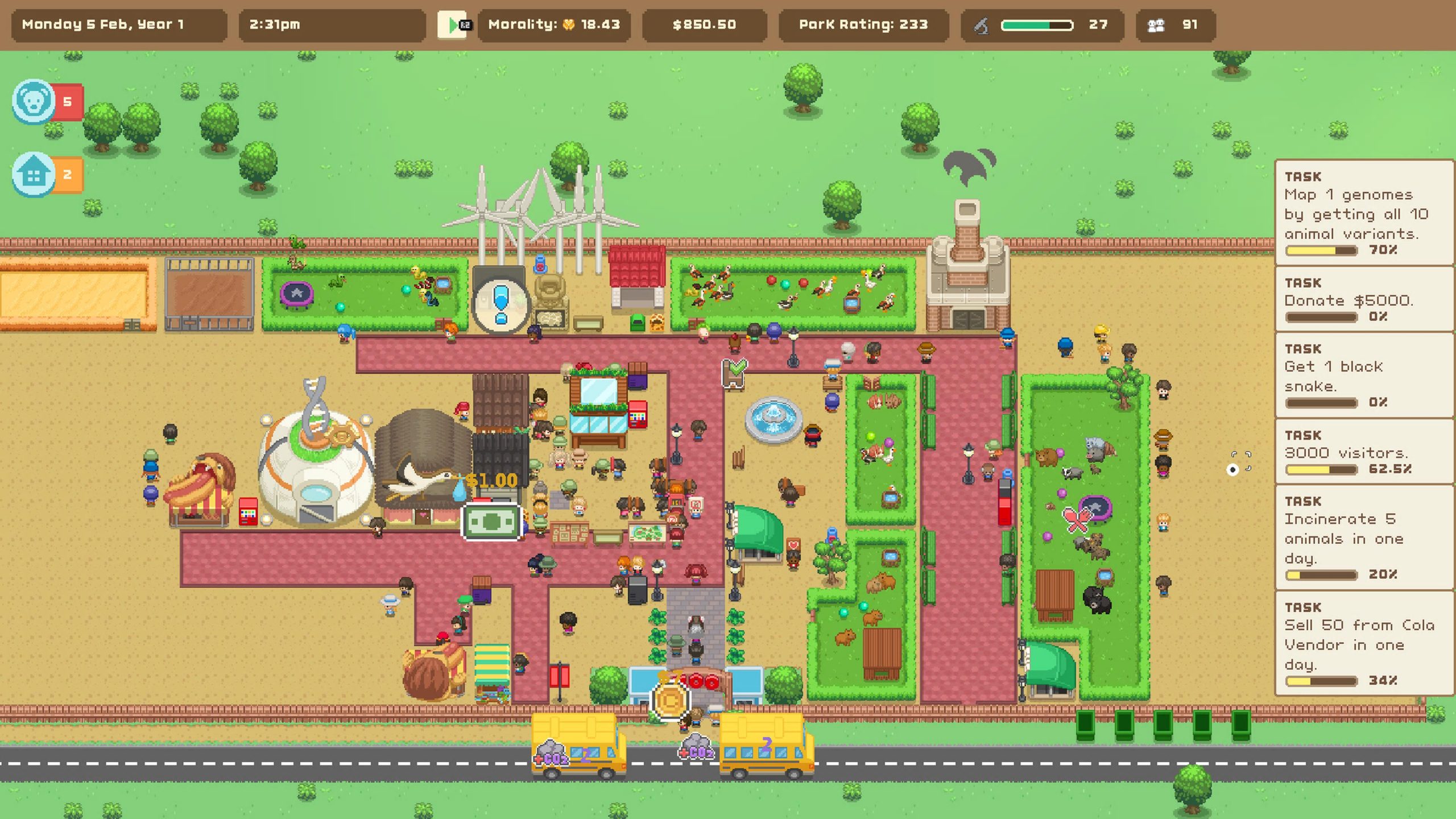Open the 3000 visitors task
The image size is (1456, 819).
click(x=1364, y=453)
